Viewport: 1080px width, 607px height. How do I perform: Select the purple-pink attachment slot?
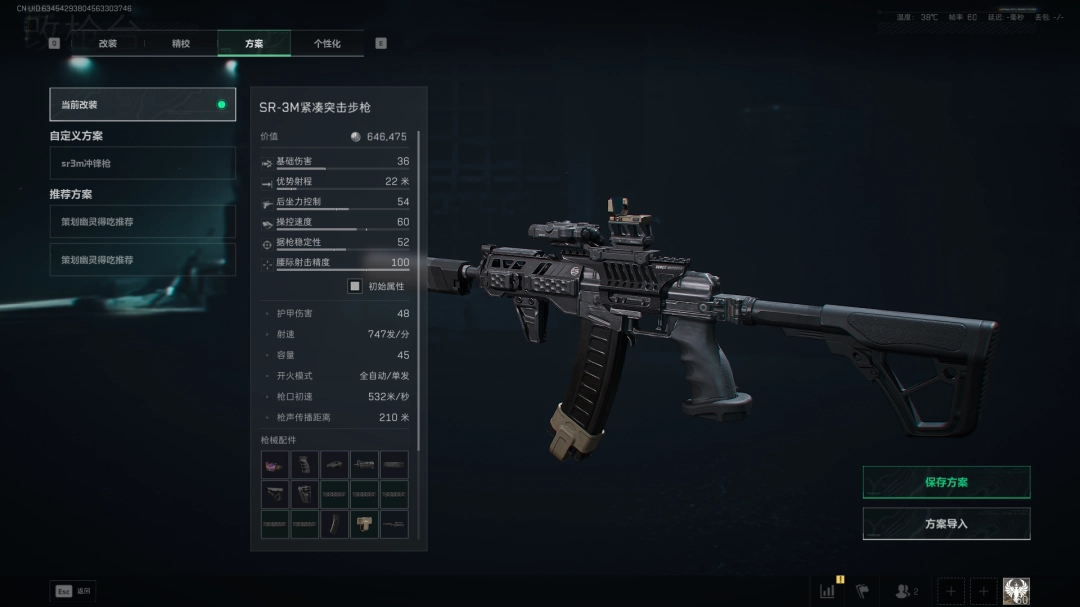[275, 465]
